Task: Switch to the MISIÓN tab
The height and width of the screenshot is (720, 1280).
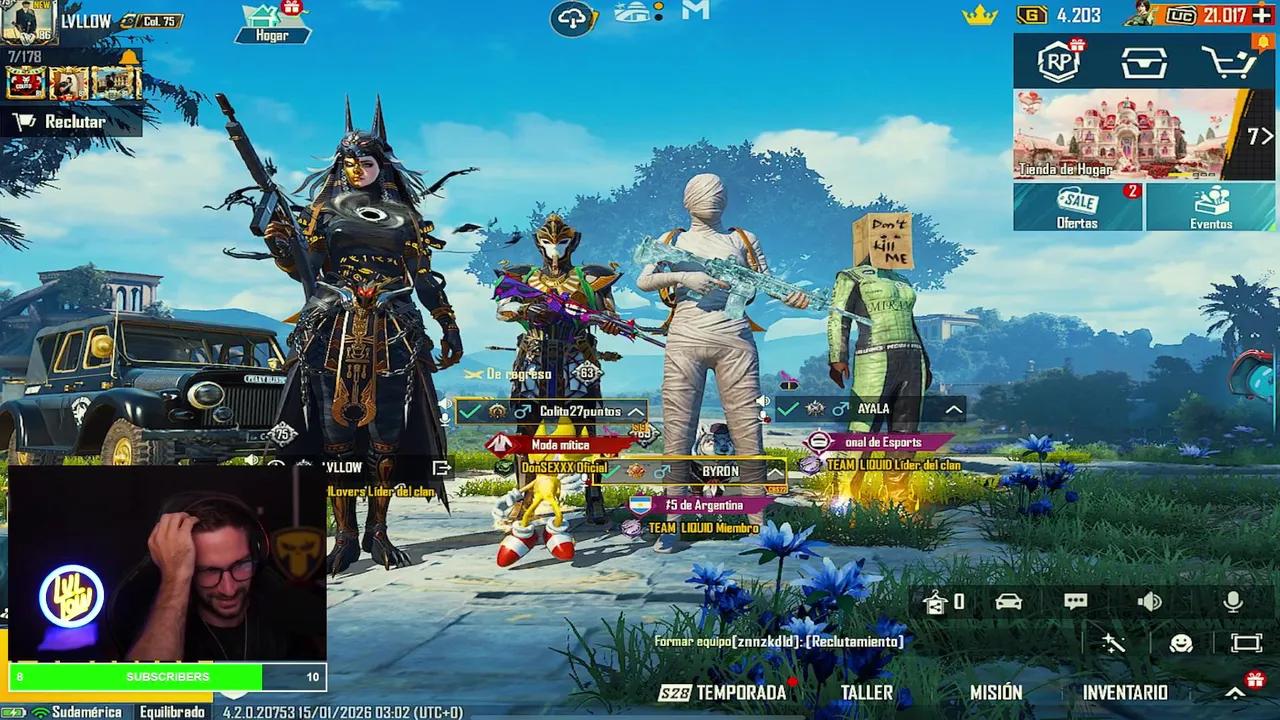Action: pos(994,692)
